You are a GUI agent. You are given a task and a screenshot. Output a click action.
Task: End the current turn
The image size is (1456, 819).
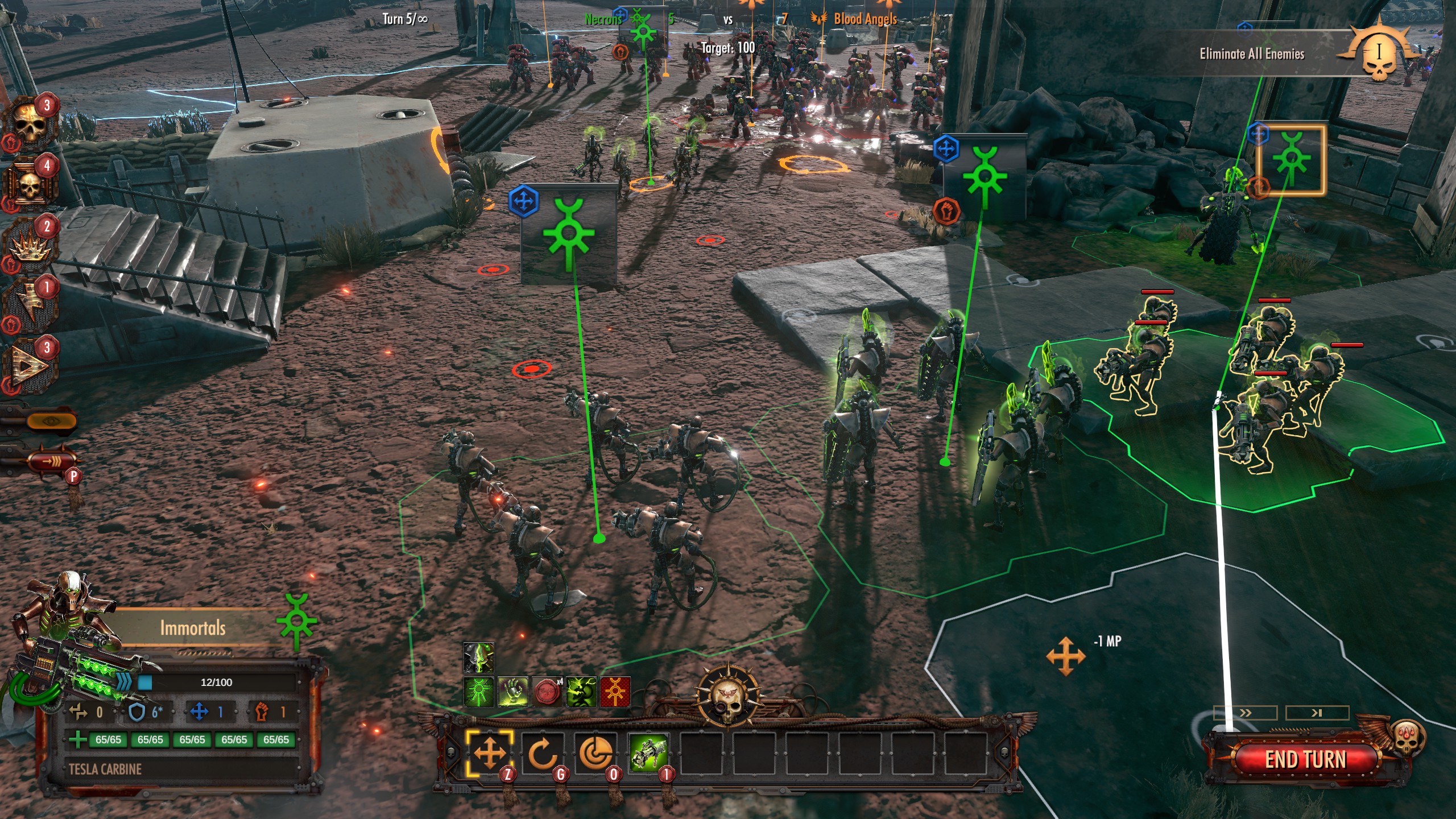pos(1305,759)
